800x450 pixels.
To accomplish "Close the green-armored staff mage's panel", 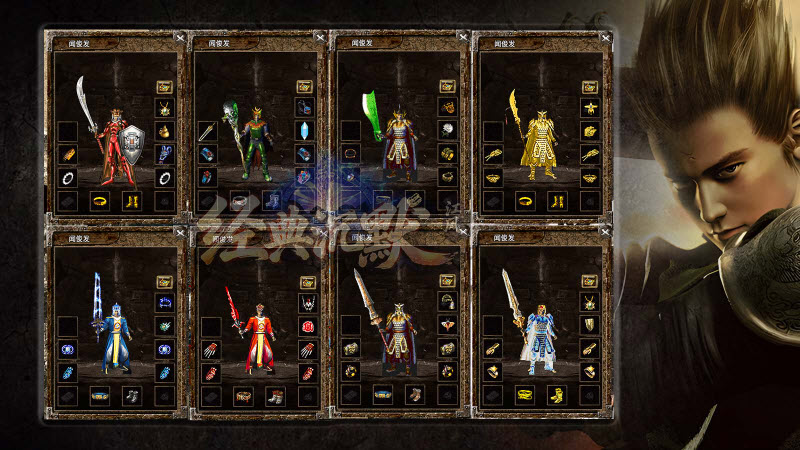I will (x=319, y=36).
